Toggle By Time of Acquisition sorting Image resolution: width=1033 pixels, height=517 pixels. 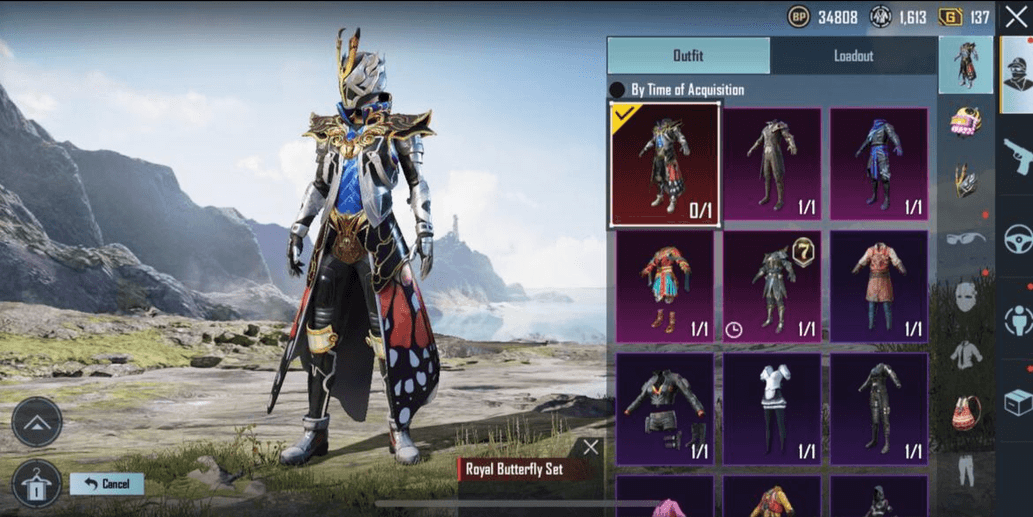click(618, 90)
